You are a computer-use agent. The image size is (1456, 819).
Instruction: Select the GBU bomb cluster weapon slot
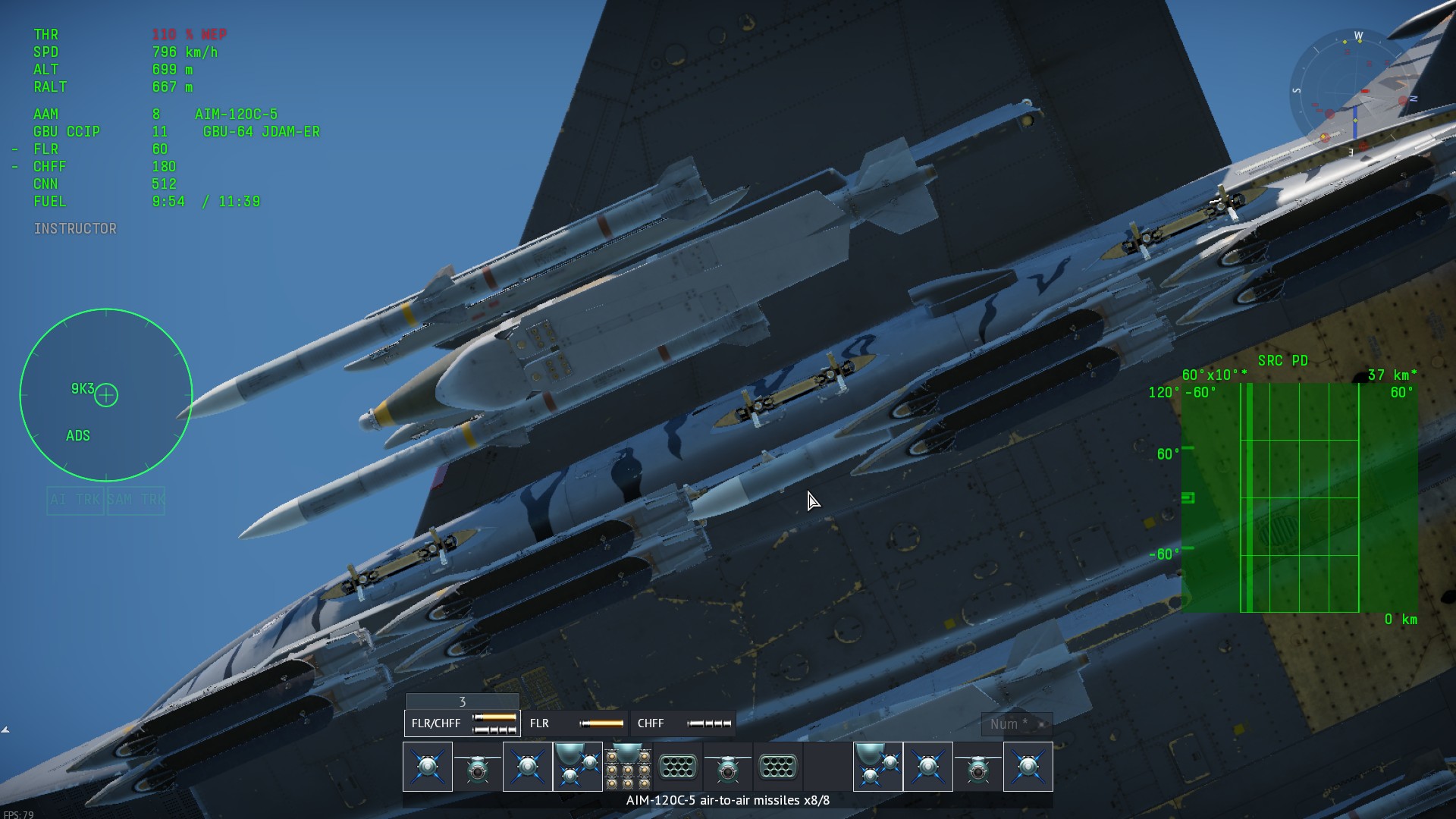[628, 767]
